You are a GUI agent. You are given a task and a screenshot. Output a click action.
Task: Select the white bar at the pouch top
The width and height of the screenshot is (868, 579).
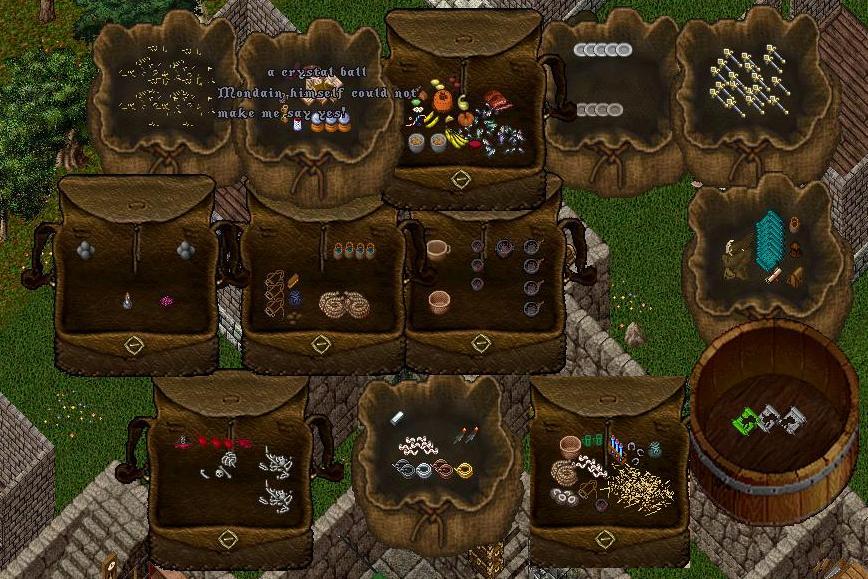tap(397, 416)
